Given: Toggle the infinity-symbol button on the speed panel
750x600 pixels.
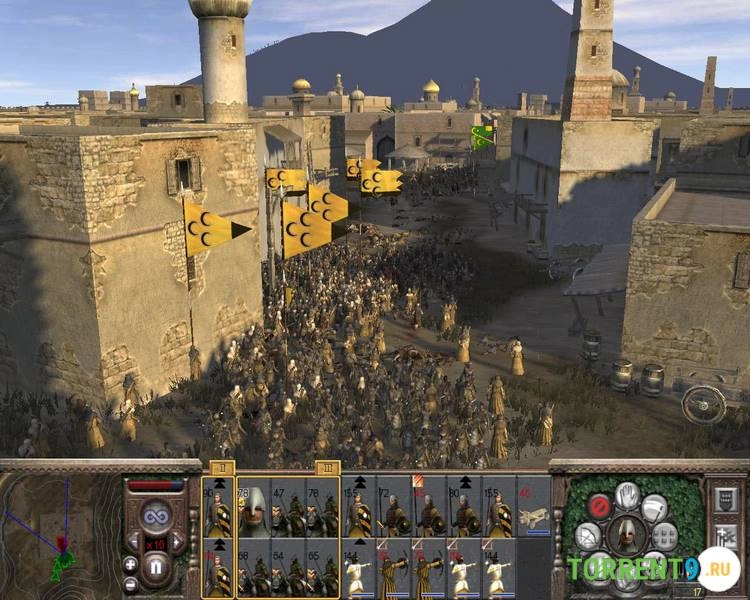Looking at the screenshot, I should click(x=155, y=515).
